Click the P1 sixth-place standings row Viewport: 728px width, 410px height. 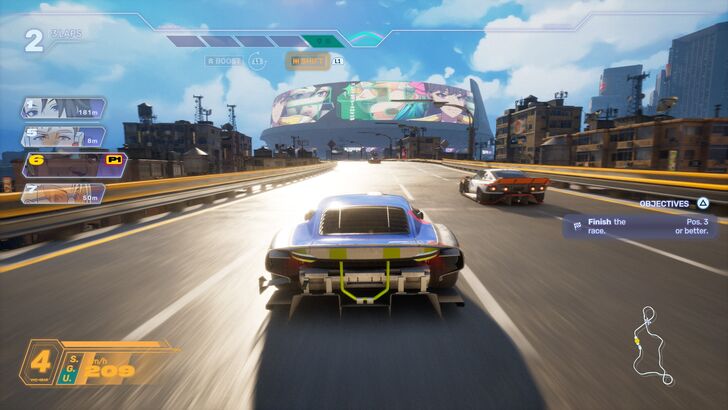tap(73, 164)
